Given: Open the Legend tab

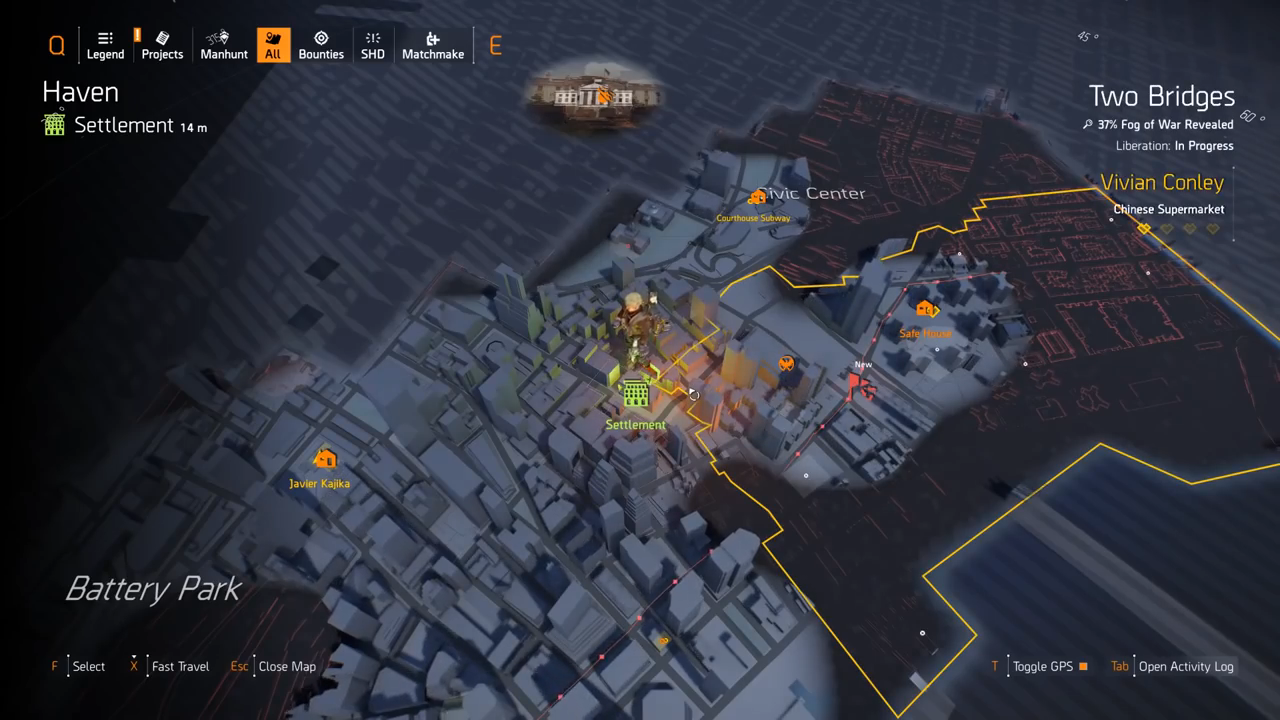Looking at the screenshot, I should [105, 45].
